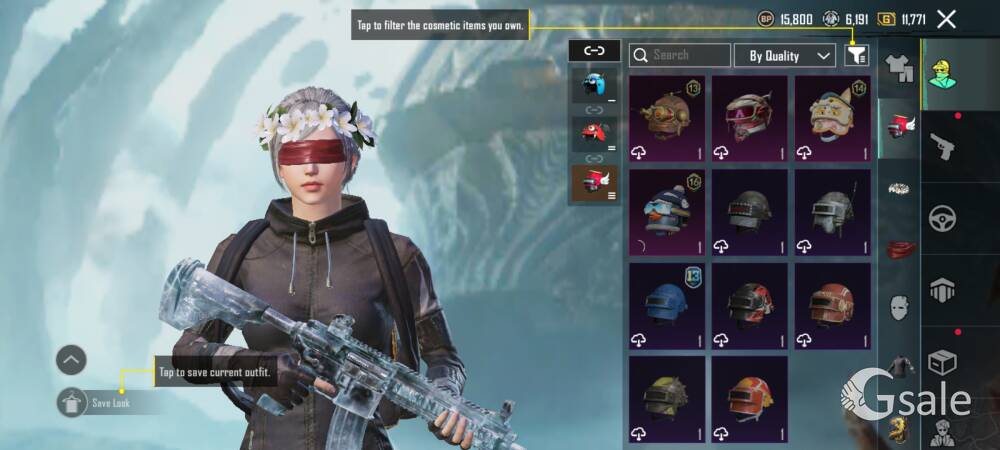Switch to the steering wheel vehicle category
The width and height of the screenshot is (1000, 450).
coord(943,218)
